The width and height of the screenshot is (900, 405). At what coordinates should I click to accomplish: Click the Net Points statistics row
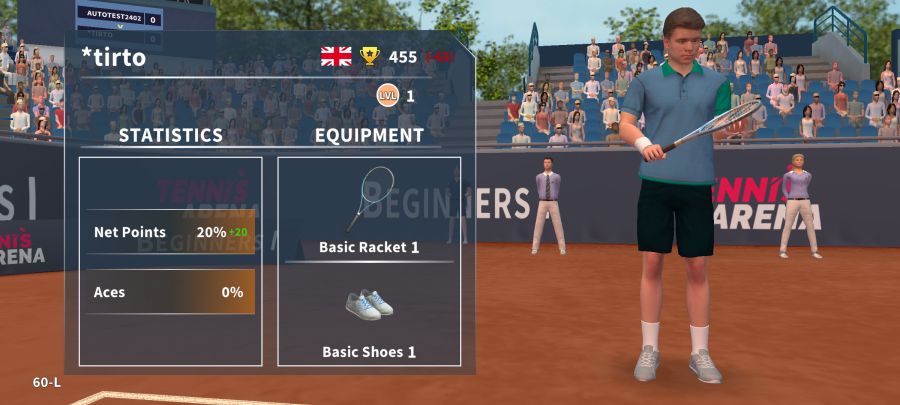click(x=170, y=232)
